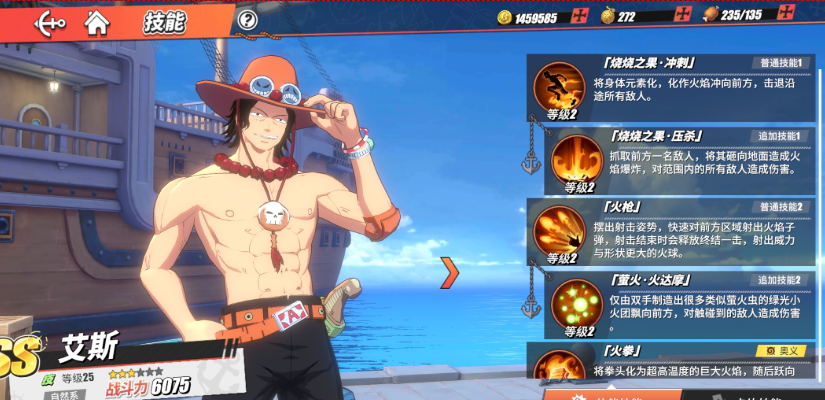Open the skill help question mark
825x400 pixels.
[248, 20]
